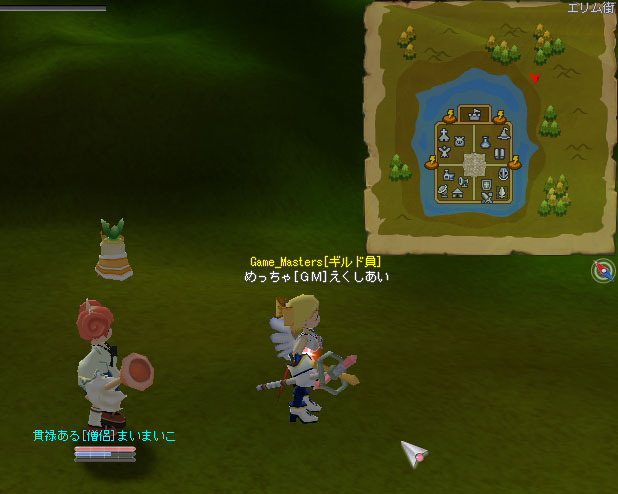Click the central plaza on the town map
This screenshot has width=618, height=494.
point(474,164)
